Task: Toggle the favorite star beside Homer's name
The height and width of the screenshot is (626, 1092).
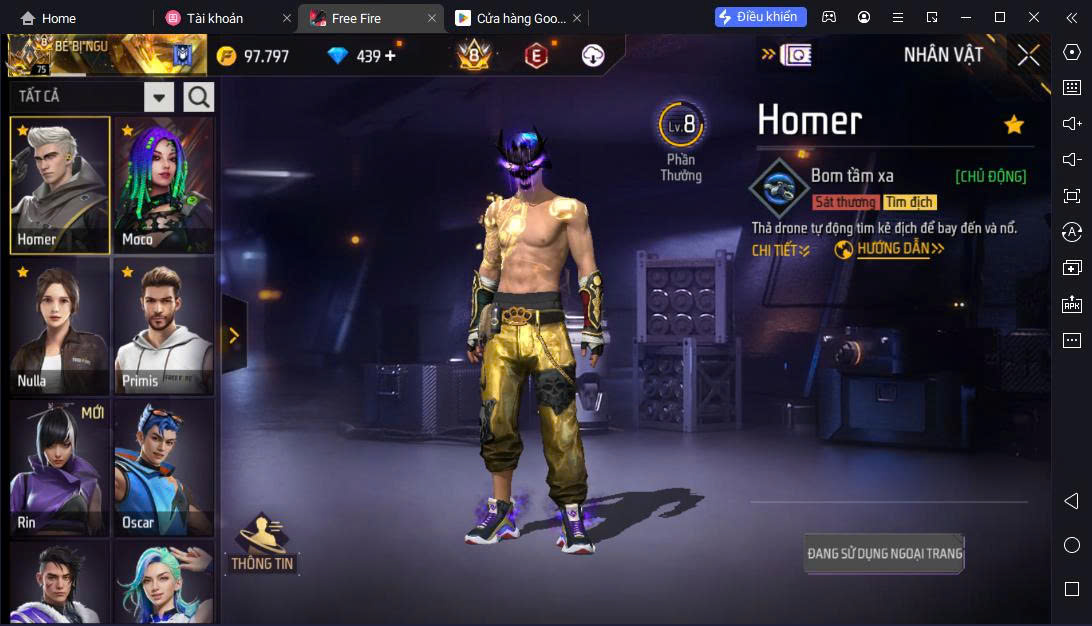Action: click(x=1014, y=124)
